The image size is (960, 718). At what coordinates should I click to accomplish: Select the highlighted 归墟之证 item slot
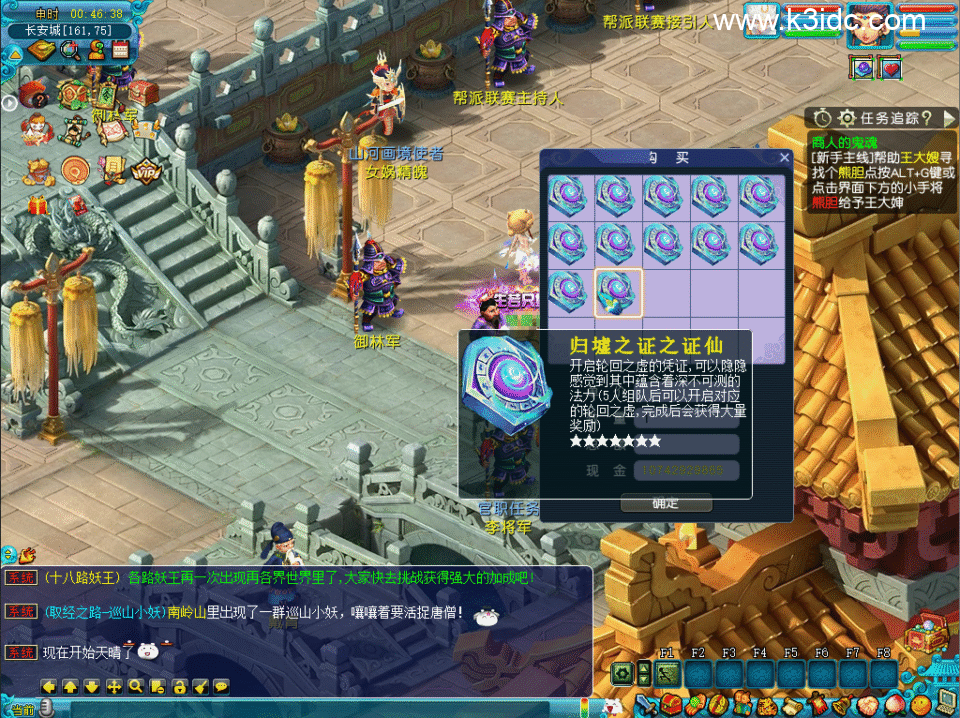coord(618,293)
